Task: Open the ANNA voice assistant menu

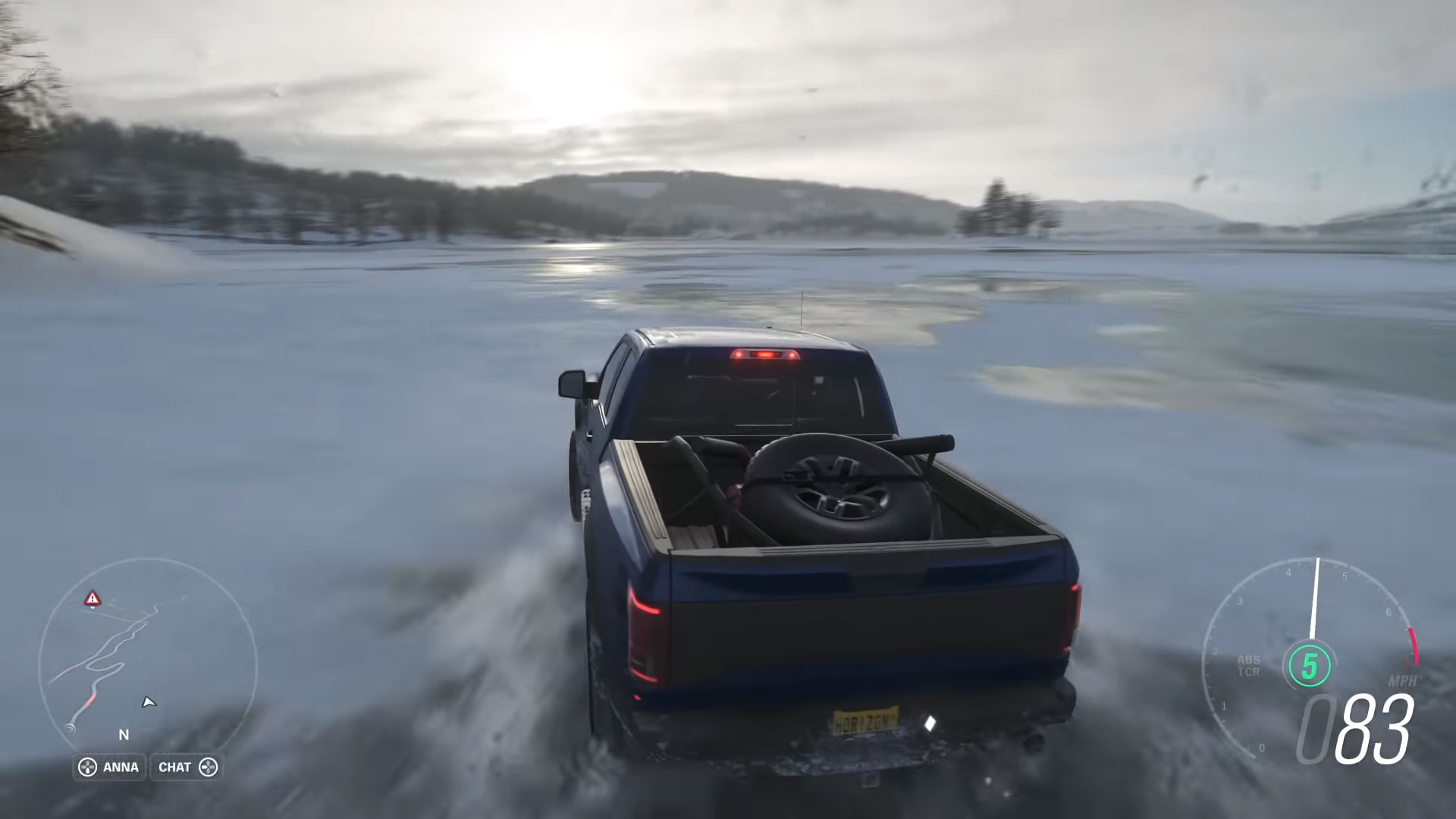Action: (110, 767)
